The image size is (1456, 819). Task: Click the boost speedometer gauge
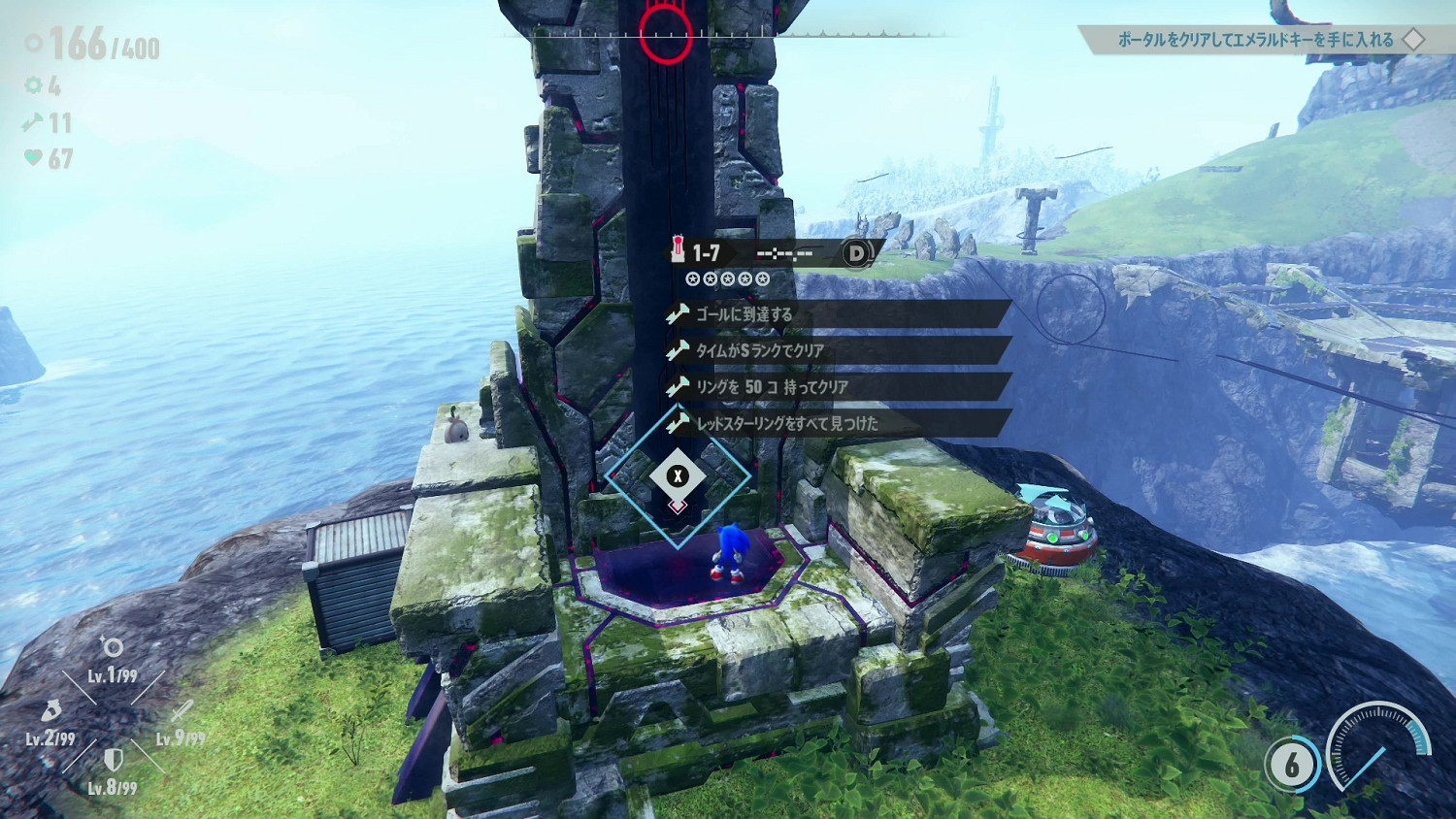(1378, 754)
